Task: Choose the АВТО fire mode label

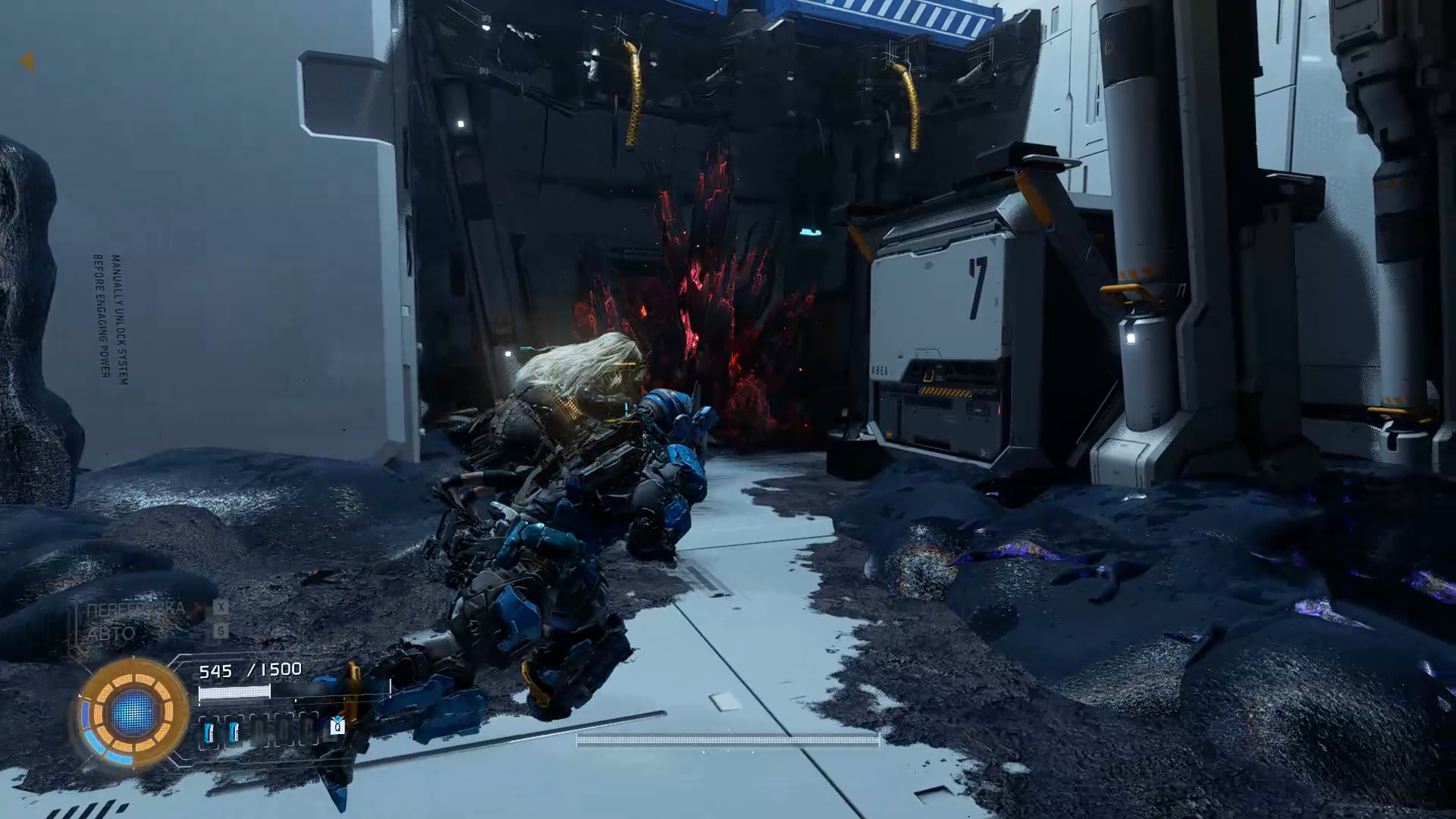Action: pyautogui.click(x=111, y=633)
